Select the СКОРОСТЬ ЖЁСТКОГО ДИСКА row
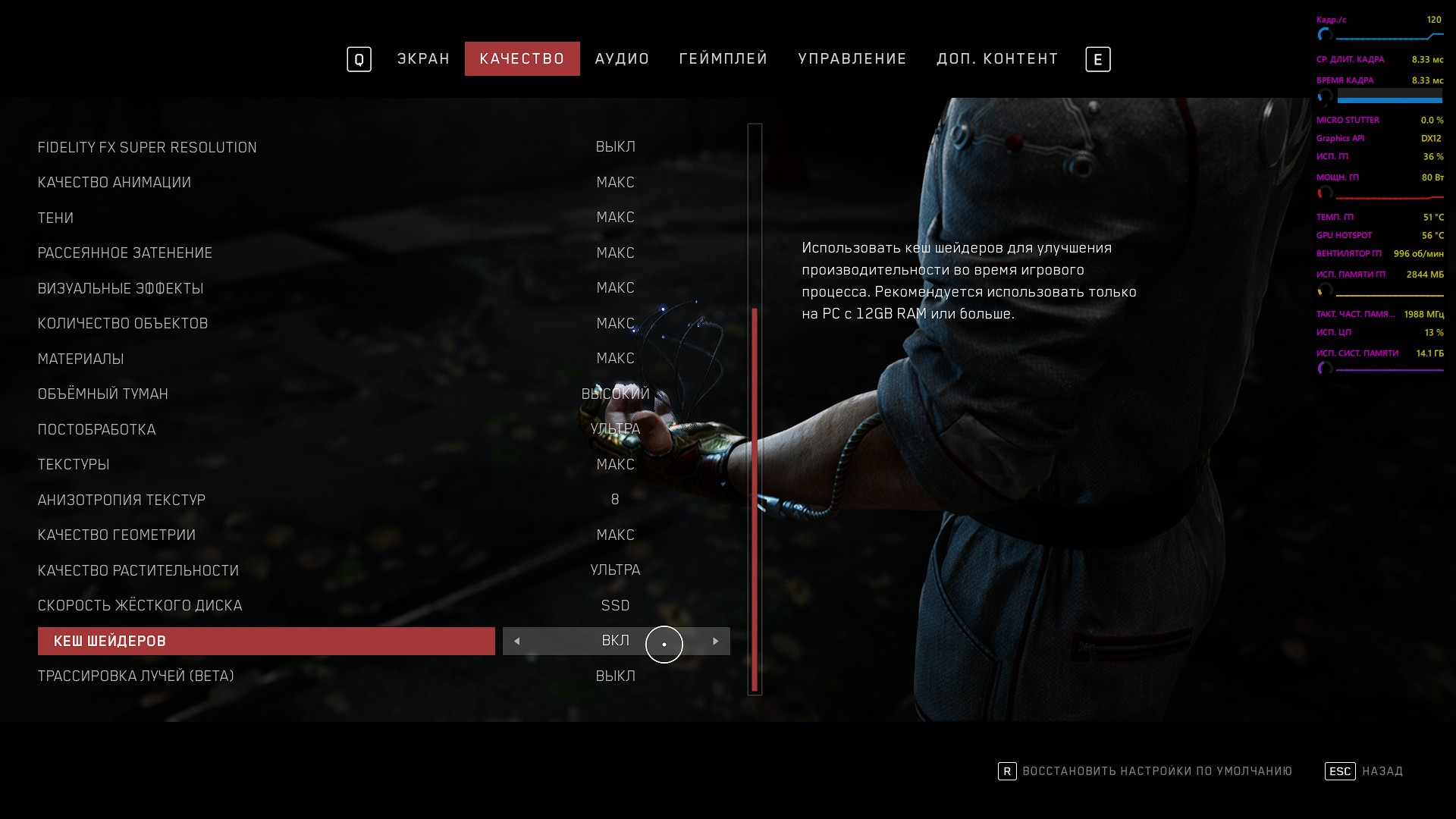This screenshot has height=819, width=1456. pos(140,606)
